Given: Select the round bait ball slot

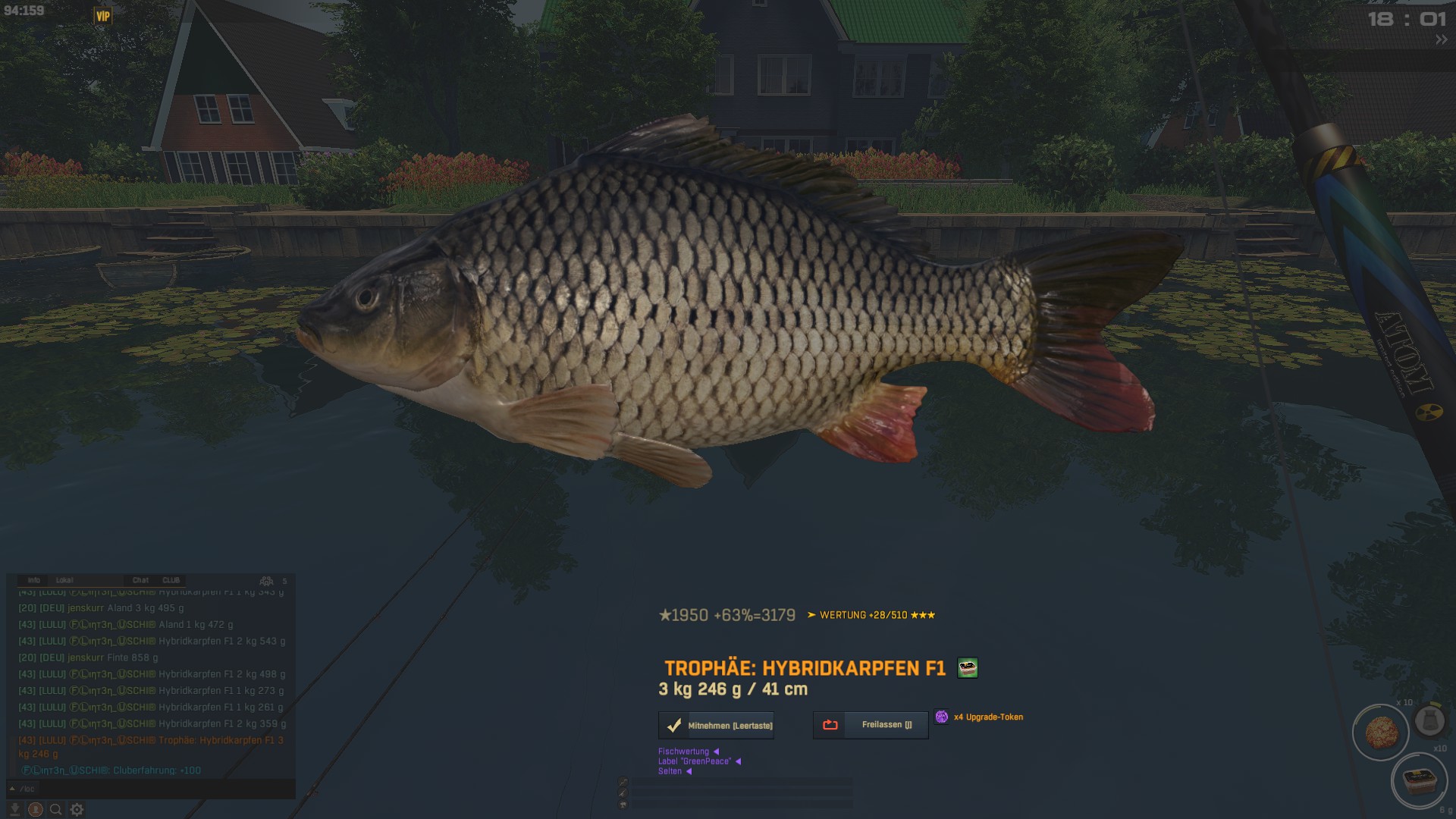Looking at the screenshot, I should [1380, 733].
